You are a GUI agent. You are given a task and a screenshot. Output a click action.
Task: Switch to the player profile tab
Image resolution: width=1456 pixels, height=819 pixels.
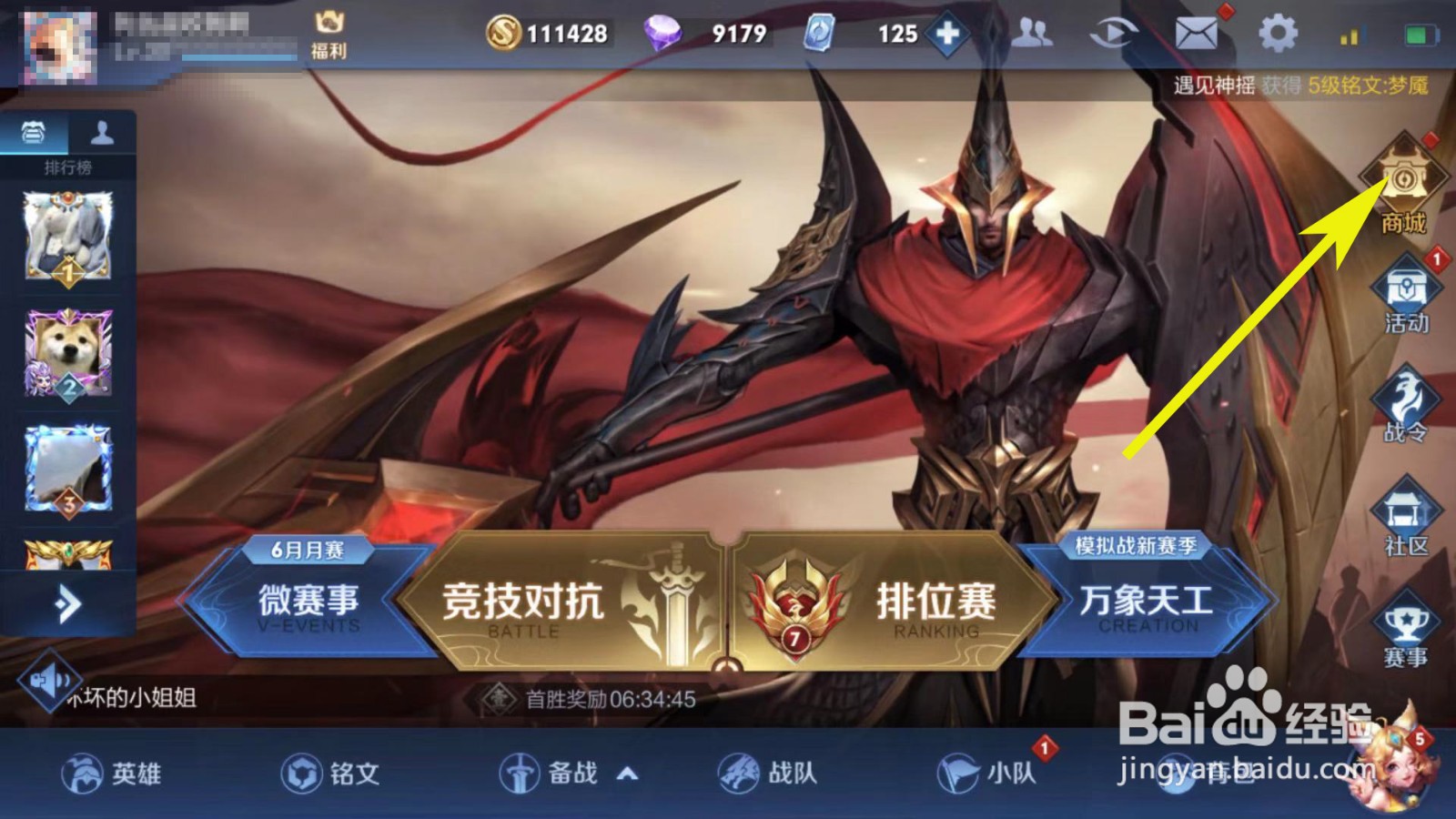click(x=103, y=134)
